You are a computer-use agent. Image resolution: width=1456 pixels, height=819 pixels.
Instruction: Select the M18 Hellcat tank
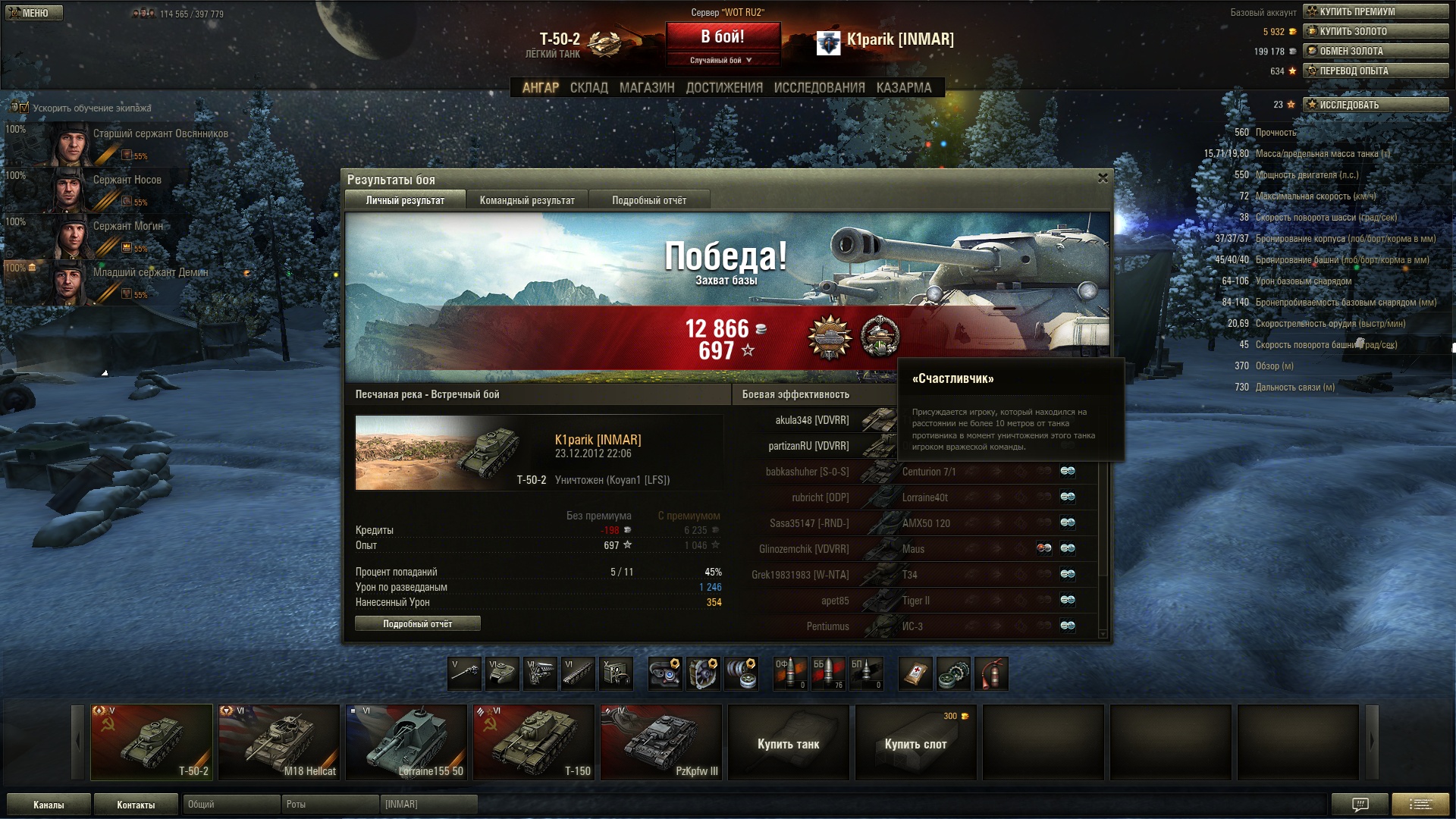[278, 742]
